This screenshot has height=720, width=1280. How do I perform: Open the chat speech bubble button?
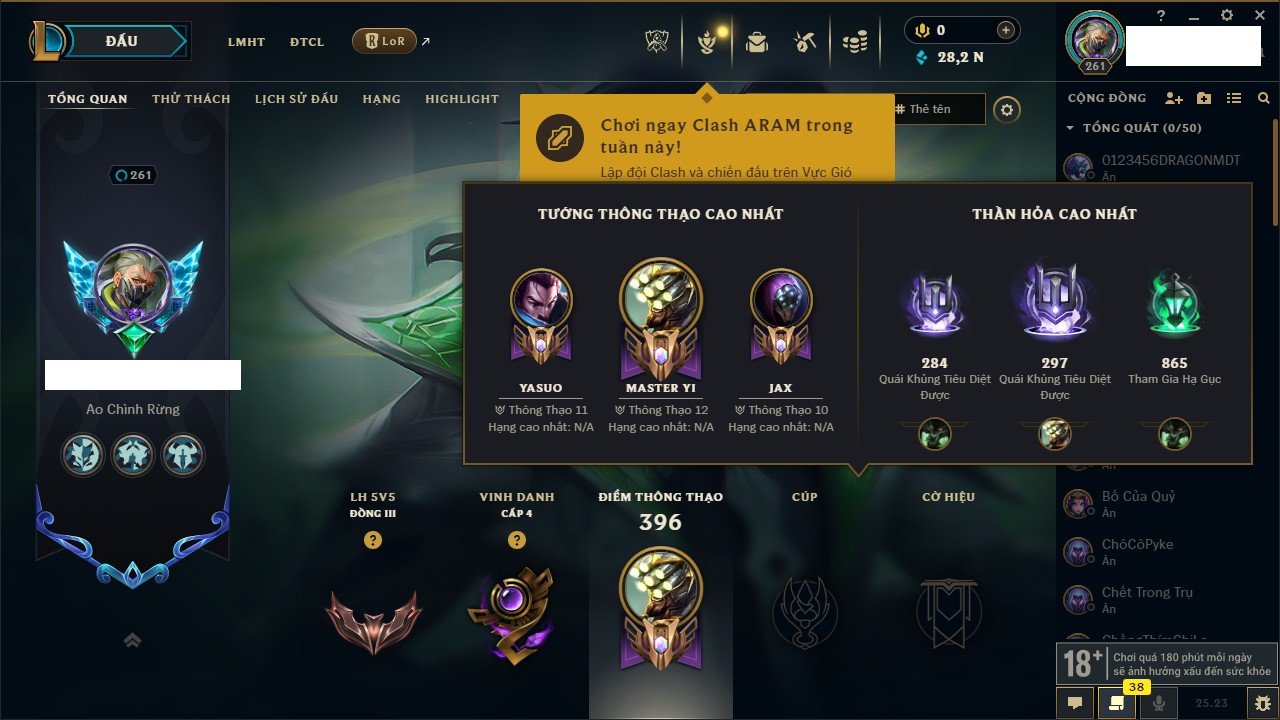point(1075,703)
